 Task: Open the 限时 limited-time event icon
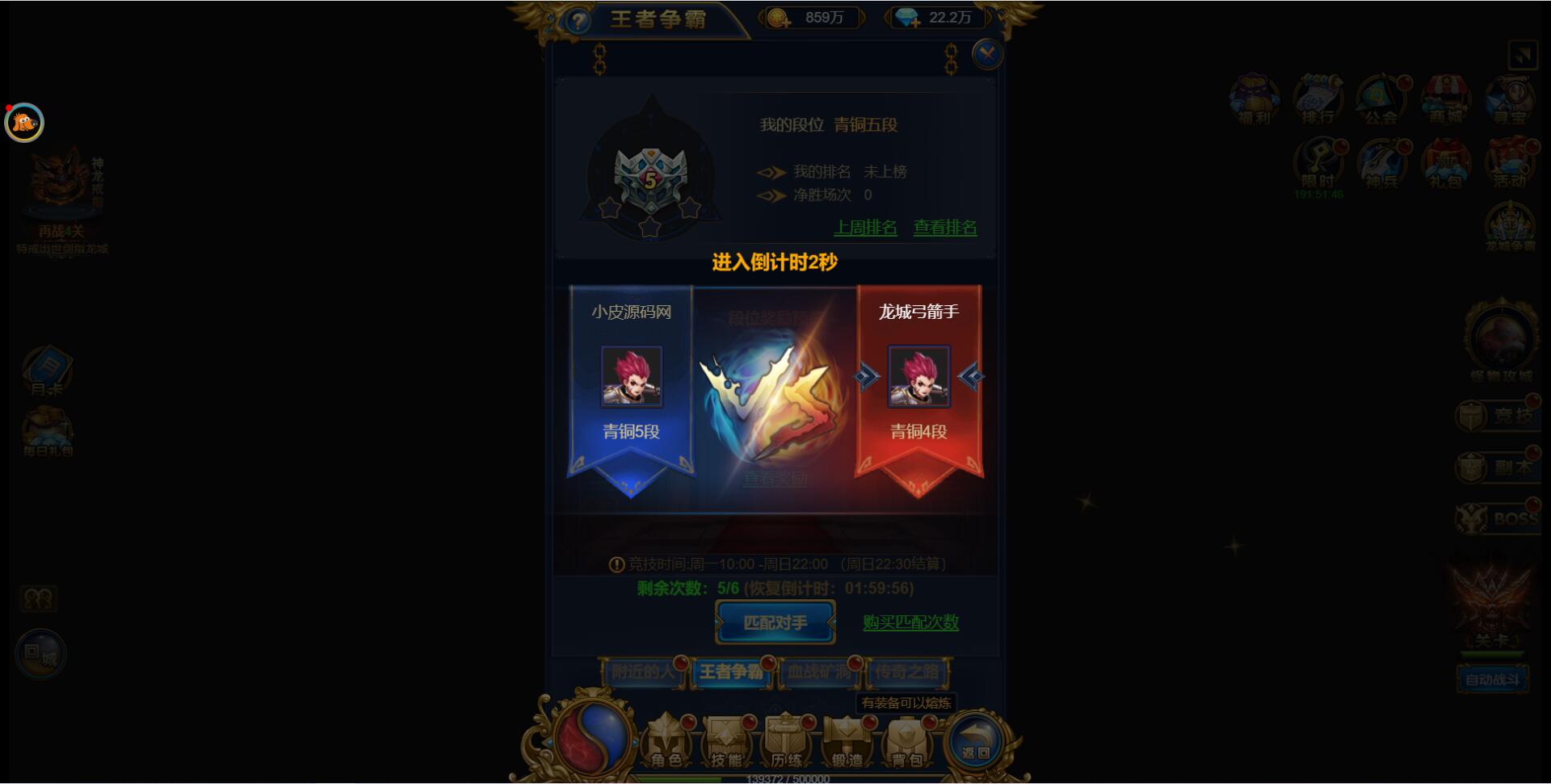1317,166
